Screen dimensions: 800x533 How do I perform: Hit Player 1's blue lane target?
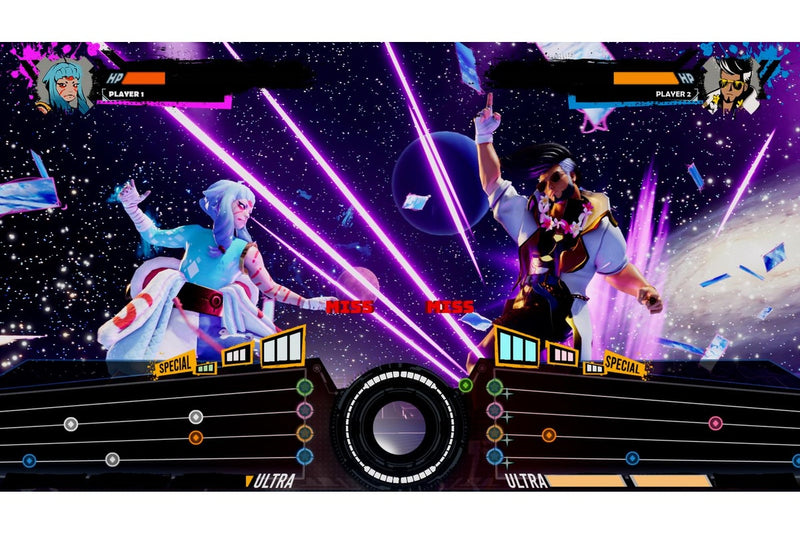pos(304,456)
